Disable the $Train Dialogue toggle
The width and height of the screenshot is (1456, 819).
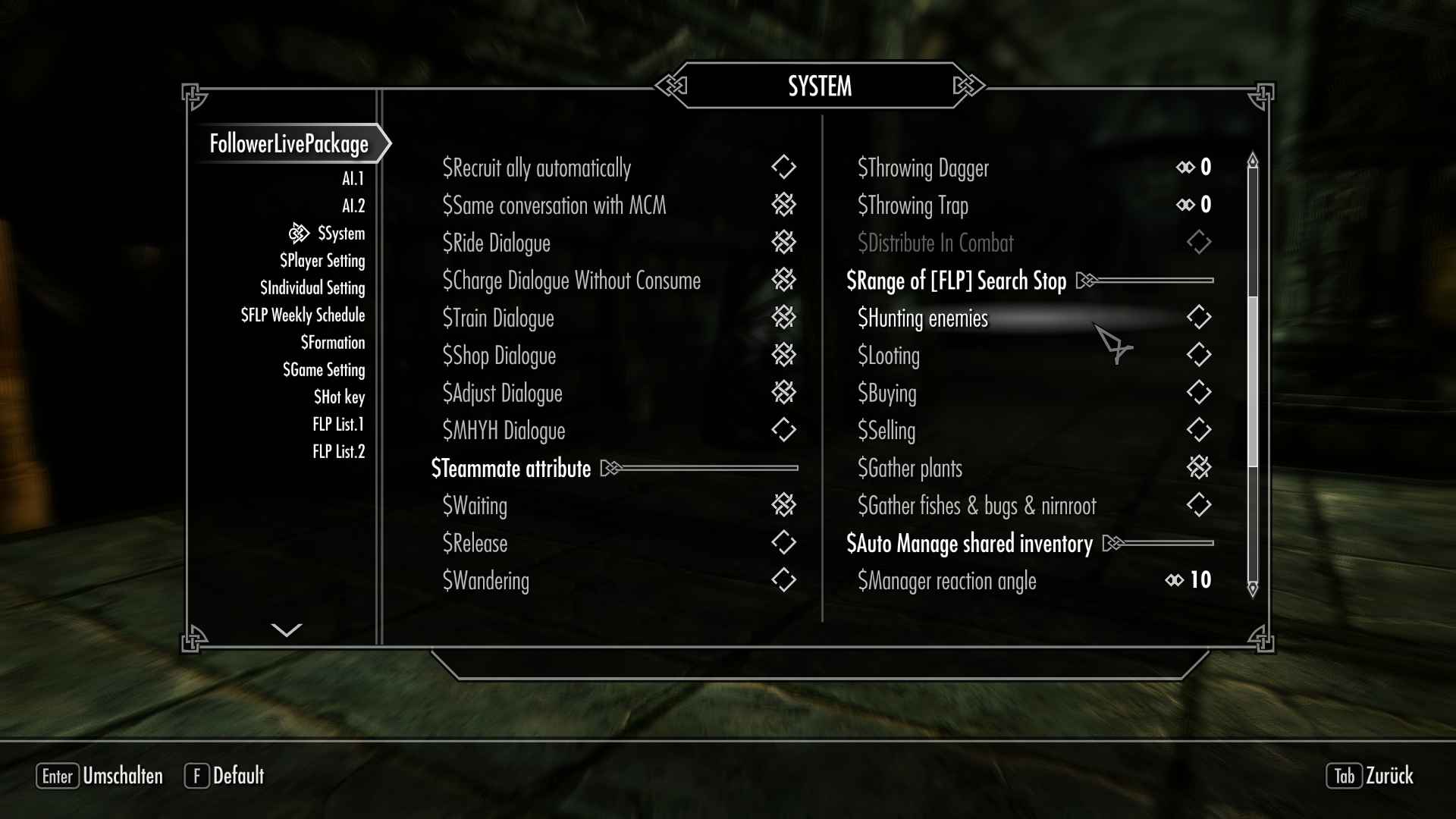pos(785,318)
